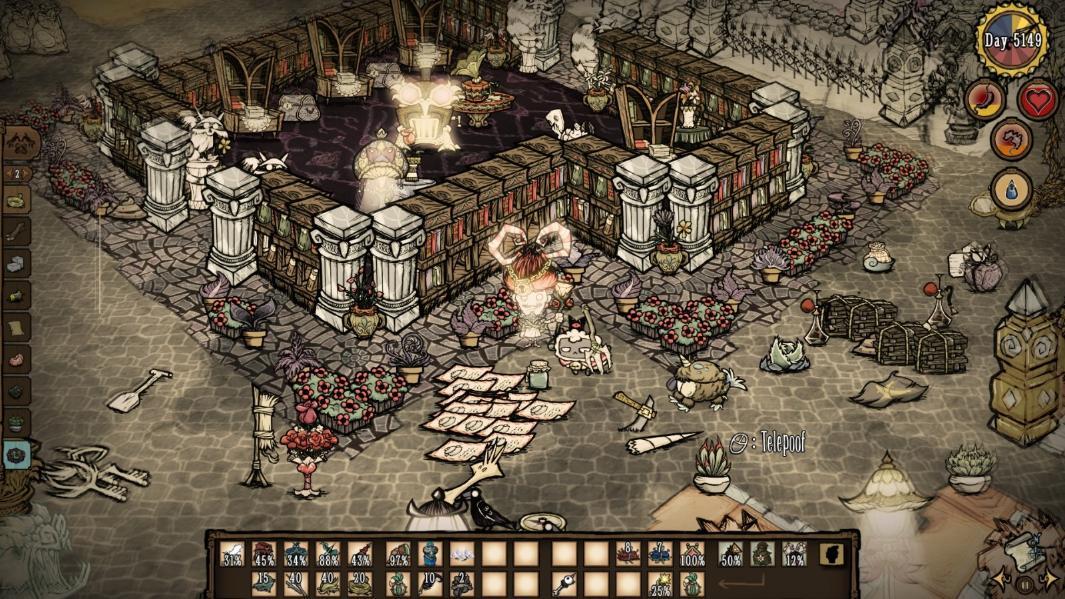
Task: Choose the highlighted blue pinned recipe slot
Action: (x=17, y=452)
